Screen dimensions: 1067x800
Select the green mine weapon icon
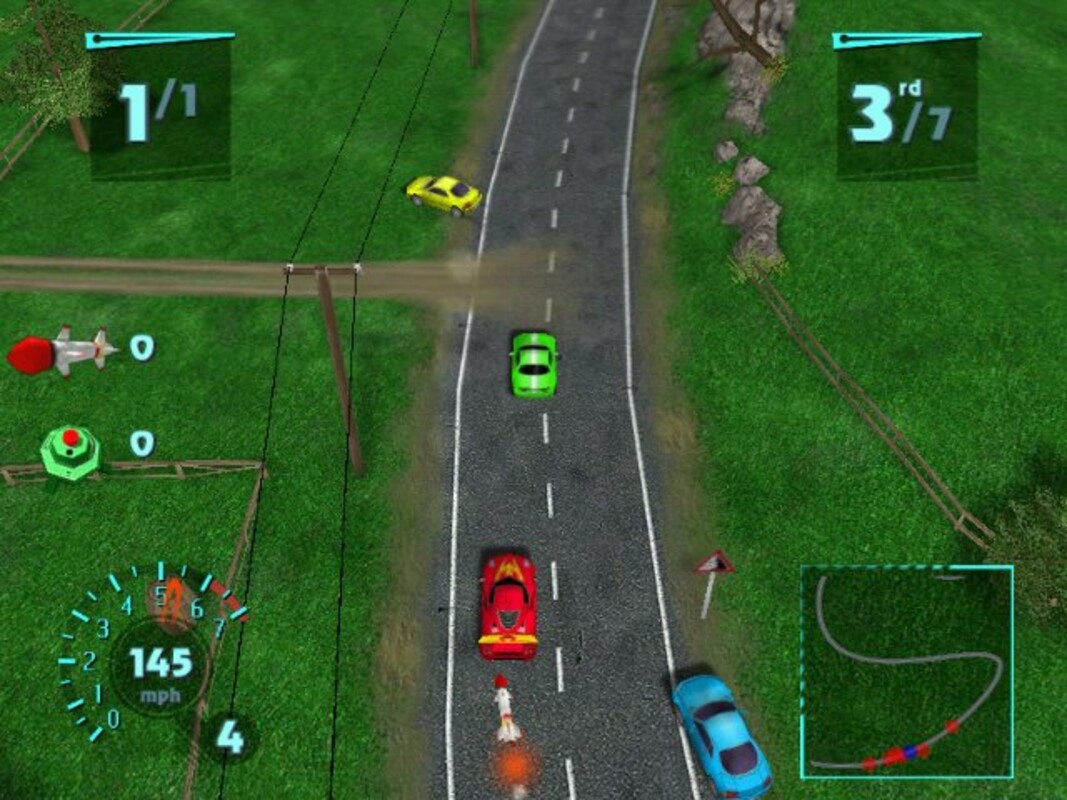coord(70,450)
